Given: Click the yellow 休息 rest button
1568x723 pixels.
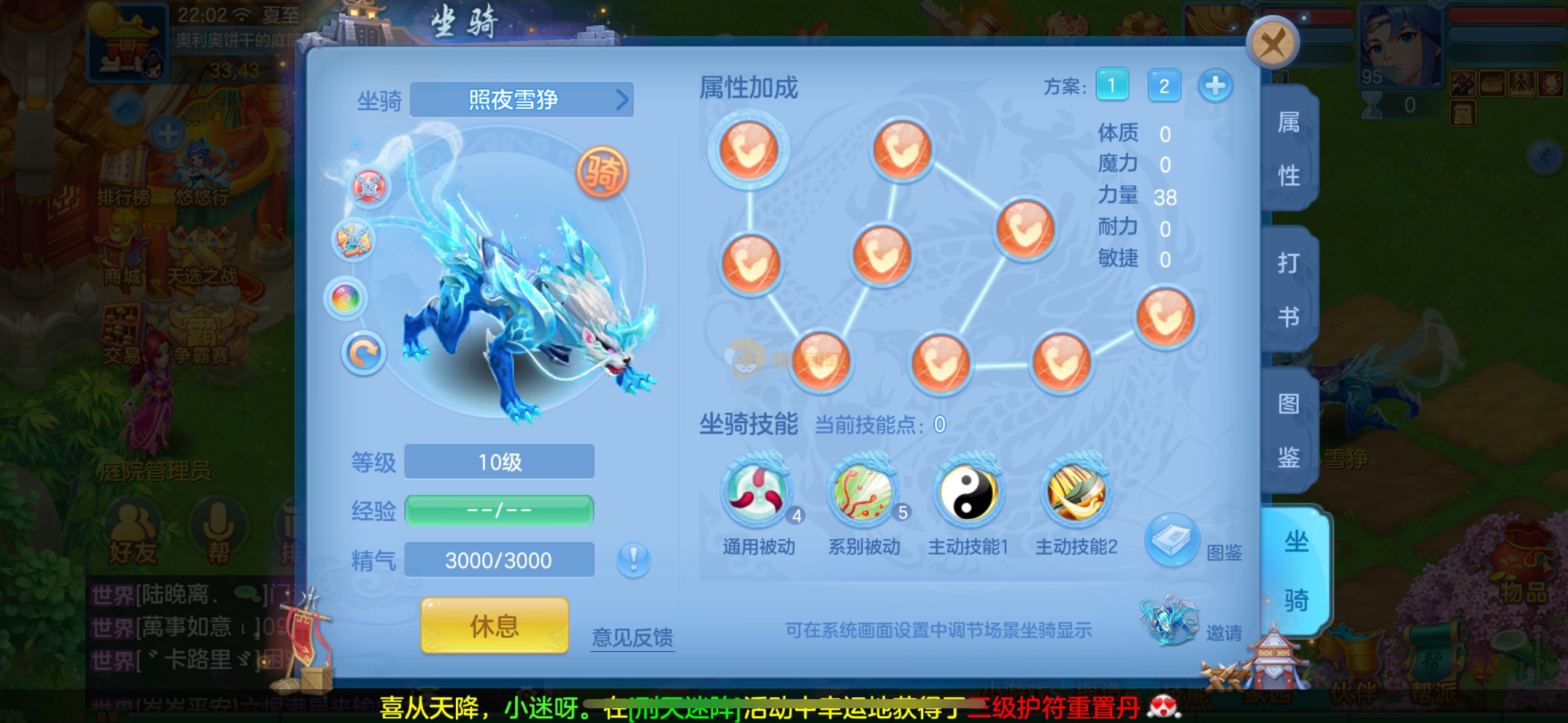Looking at the screenshot, I should click(494, 626).
